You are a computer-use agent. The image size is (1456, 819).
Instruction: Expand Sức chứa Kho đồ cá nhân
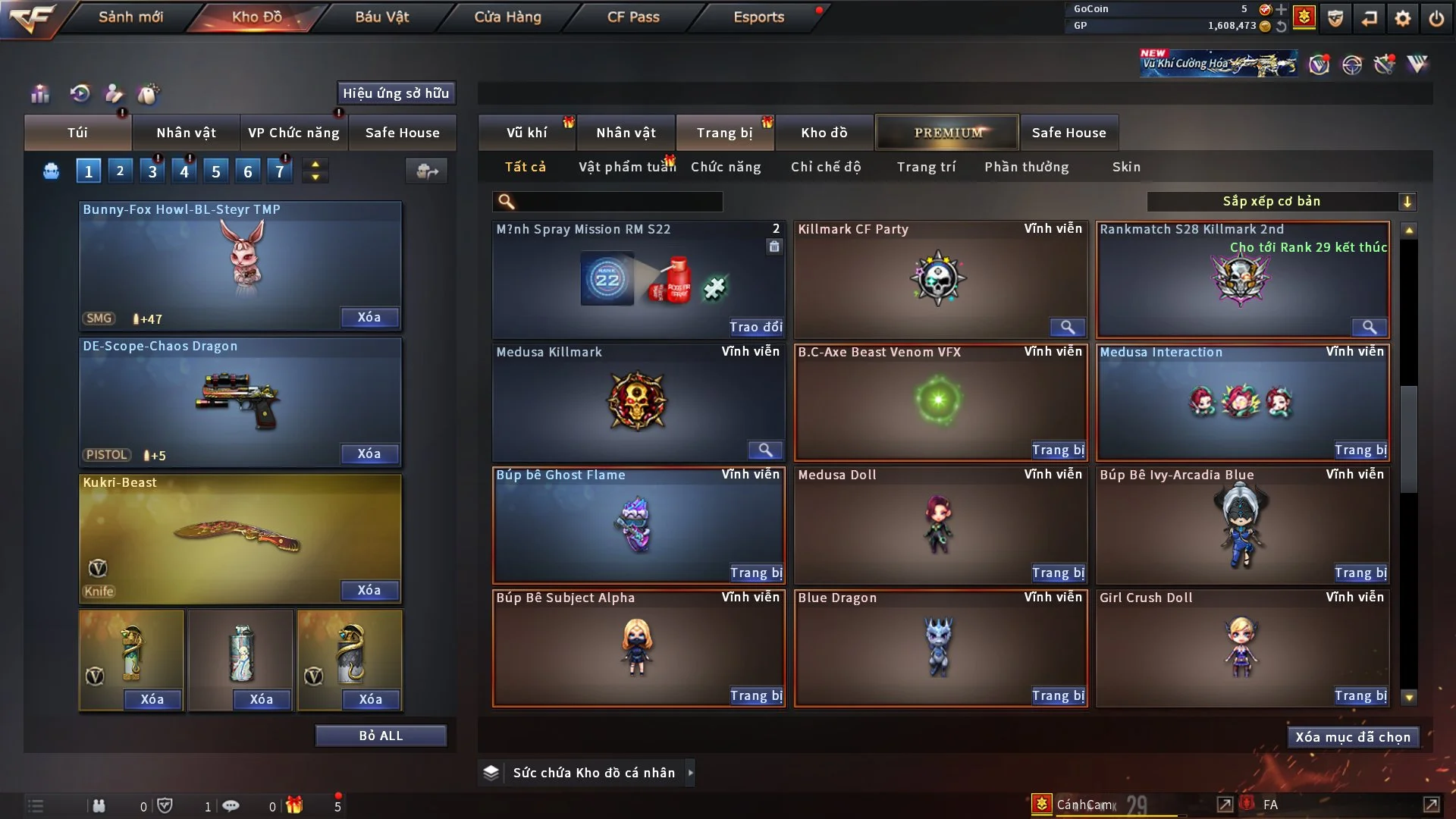point(690,773)
